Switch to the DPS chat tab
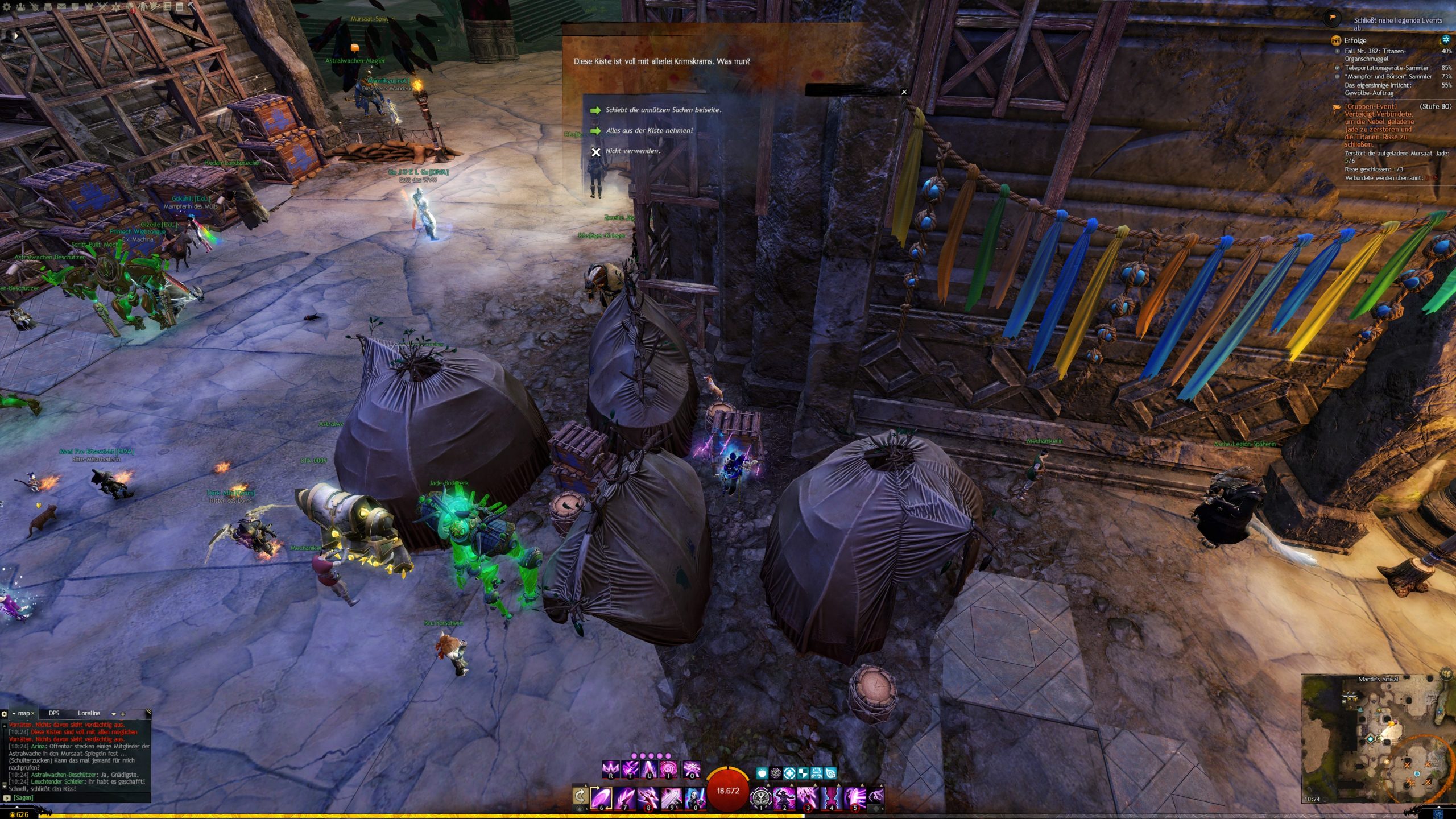 (x=54, y=713)
